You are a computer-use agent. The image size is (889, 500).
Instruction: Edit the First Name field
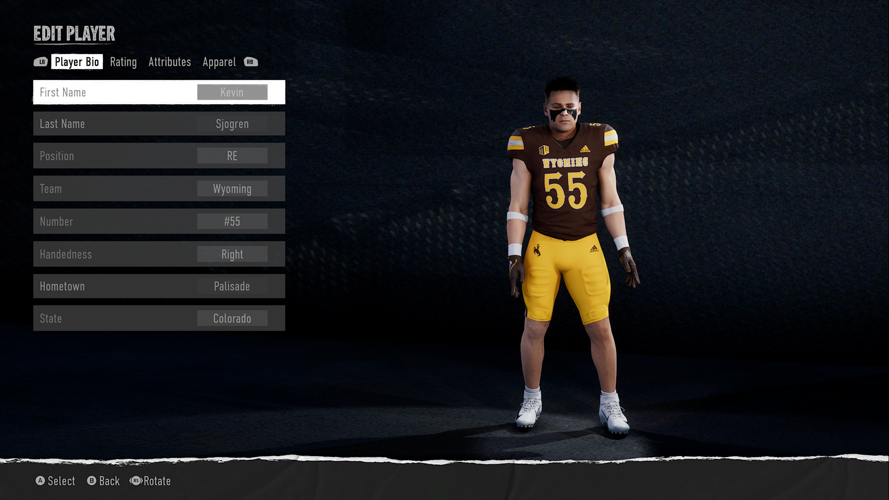click(159, 92)
